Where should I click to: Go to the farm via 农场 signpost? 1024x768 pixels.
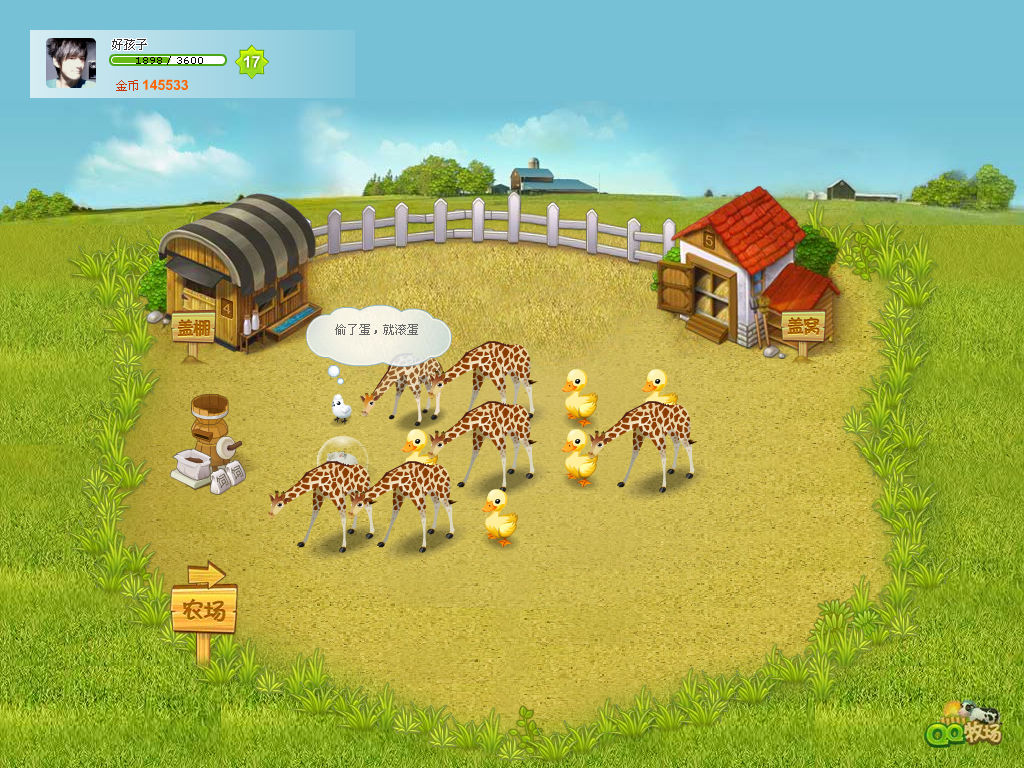click(204, 609)
